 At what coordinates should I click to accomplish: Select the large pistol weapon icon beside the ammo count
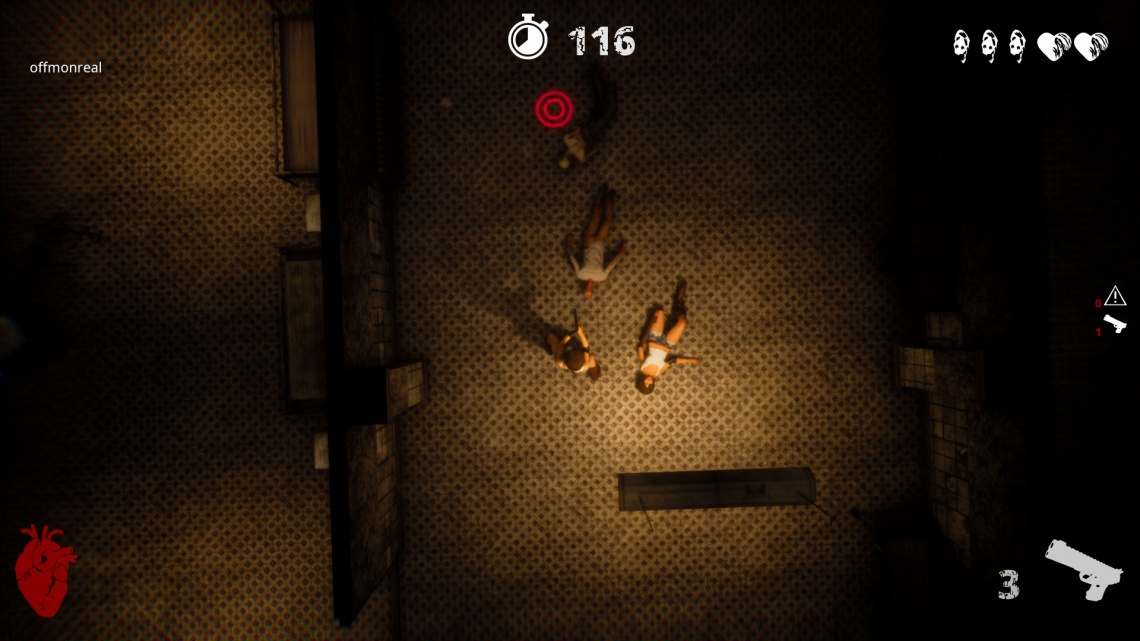(1083, 569)
